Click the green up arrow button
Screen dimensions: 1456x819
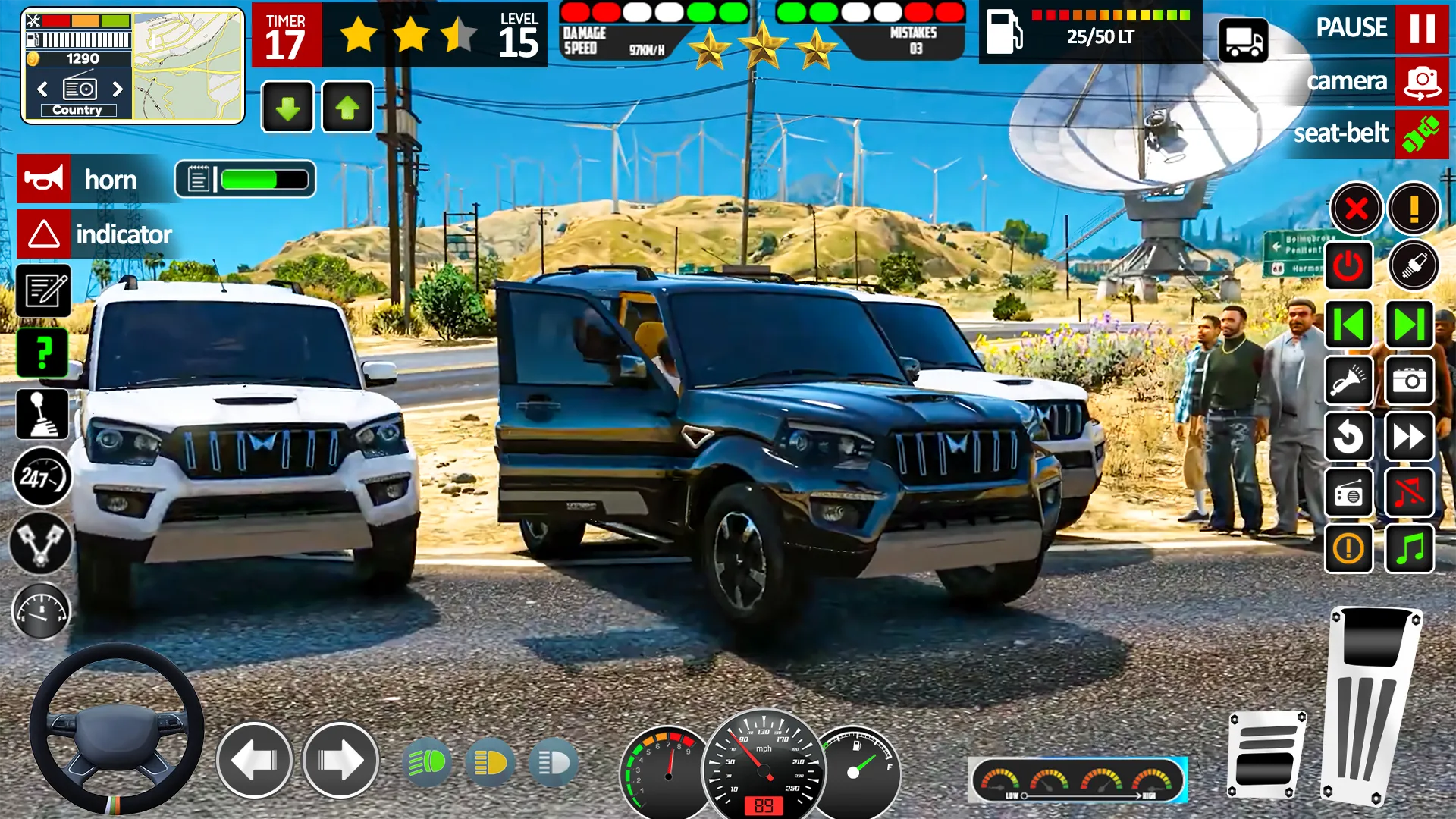[x=347, y=108]
